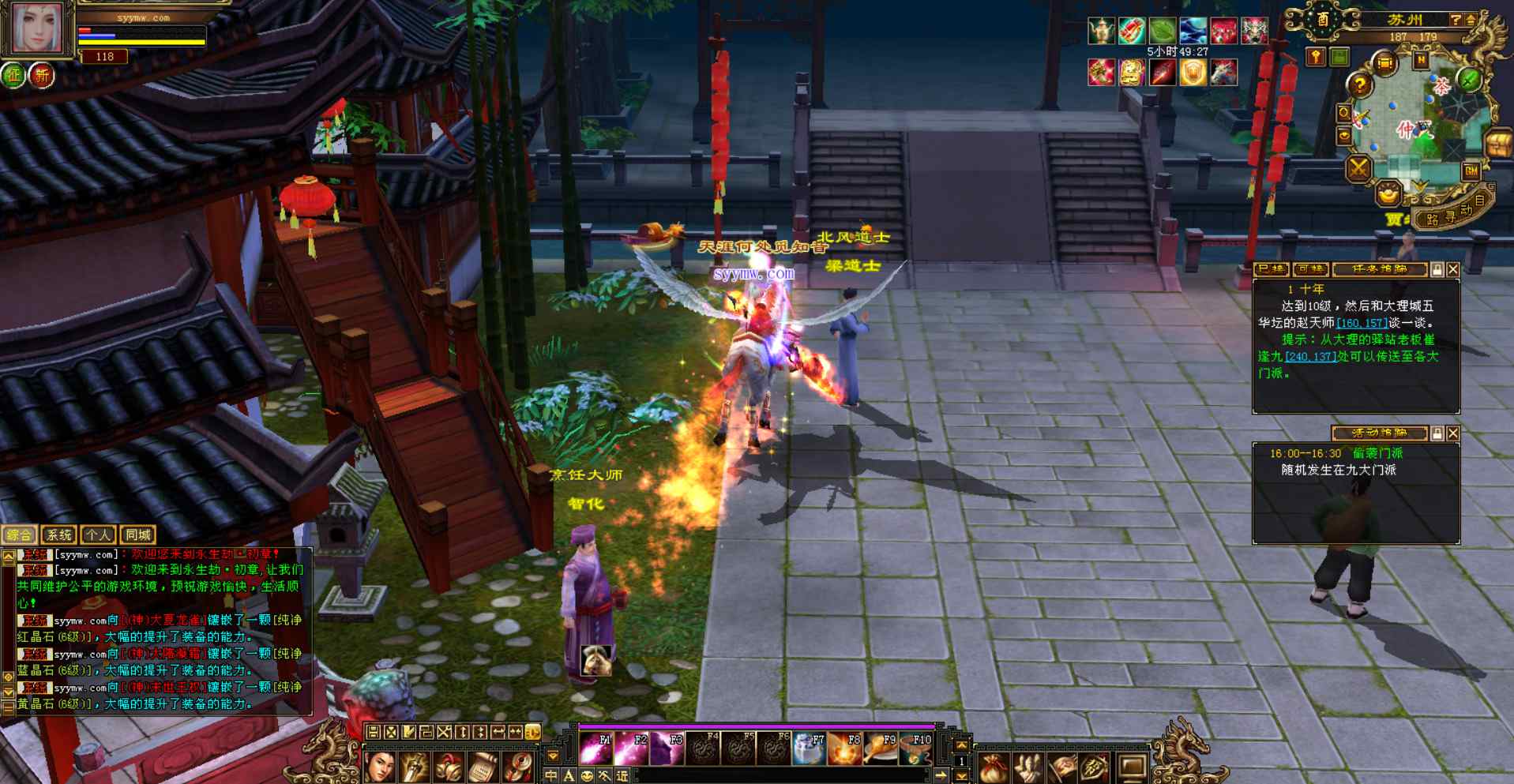Select the 同城 chat tab
Viewport: 1514px width, 784px height.
pos(138,535)
